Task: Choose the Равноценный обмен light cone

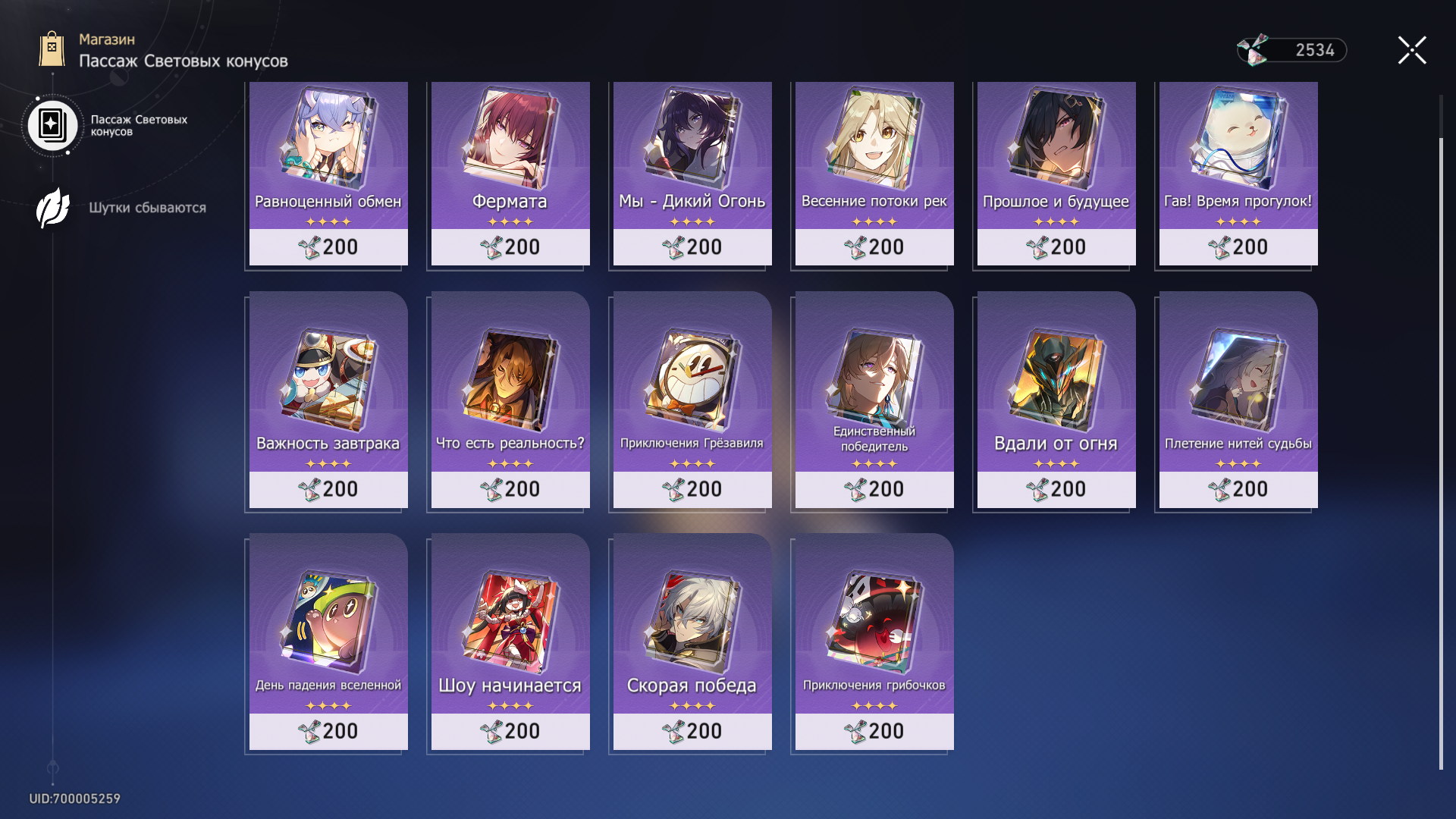Action: pyautogui.click(x=328, y=173)
